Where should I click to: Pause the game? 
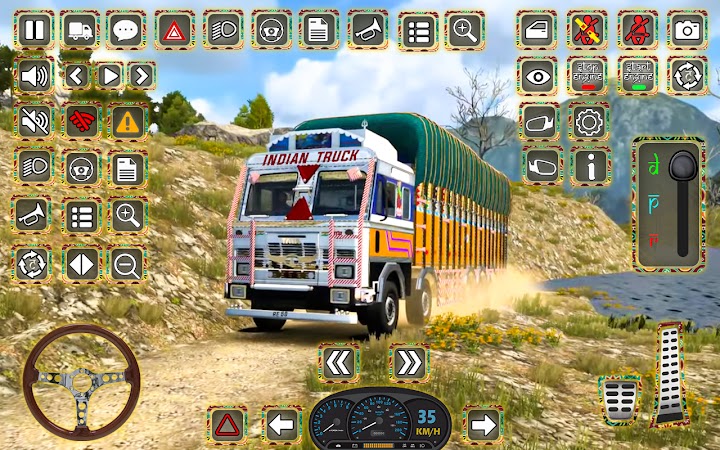[34, 30]
